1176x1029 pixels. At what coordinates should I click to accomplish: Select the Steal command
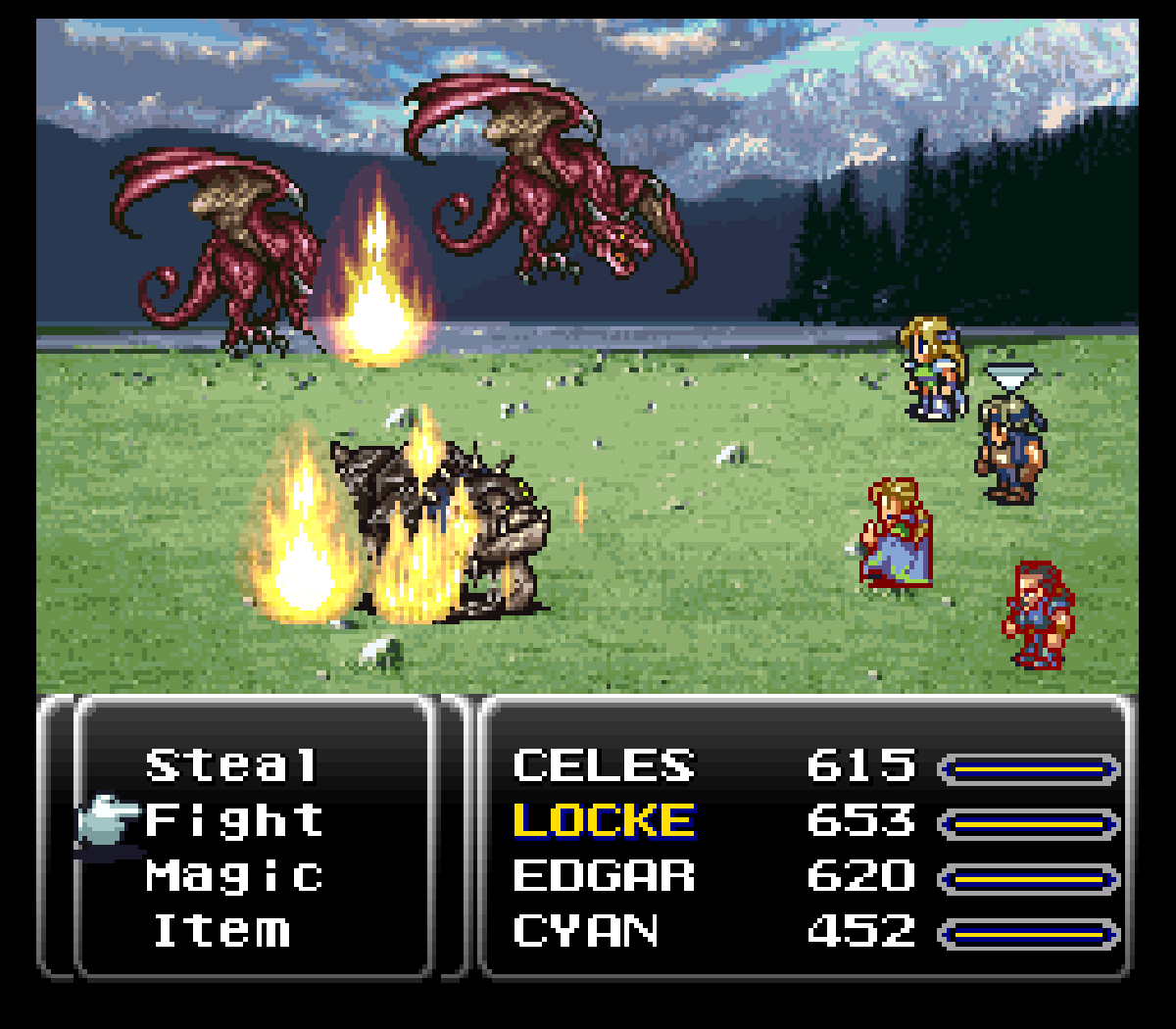coord(232,766)
